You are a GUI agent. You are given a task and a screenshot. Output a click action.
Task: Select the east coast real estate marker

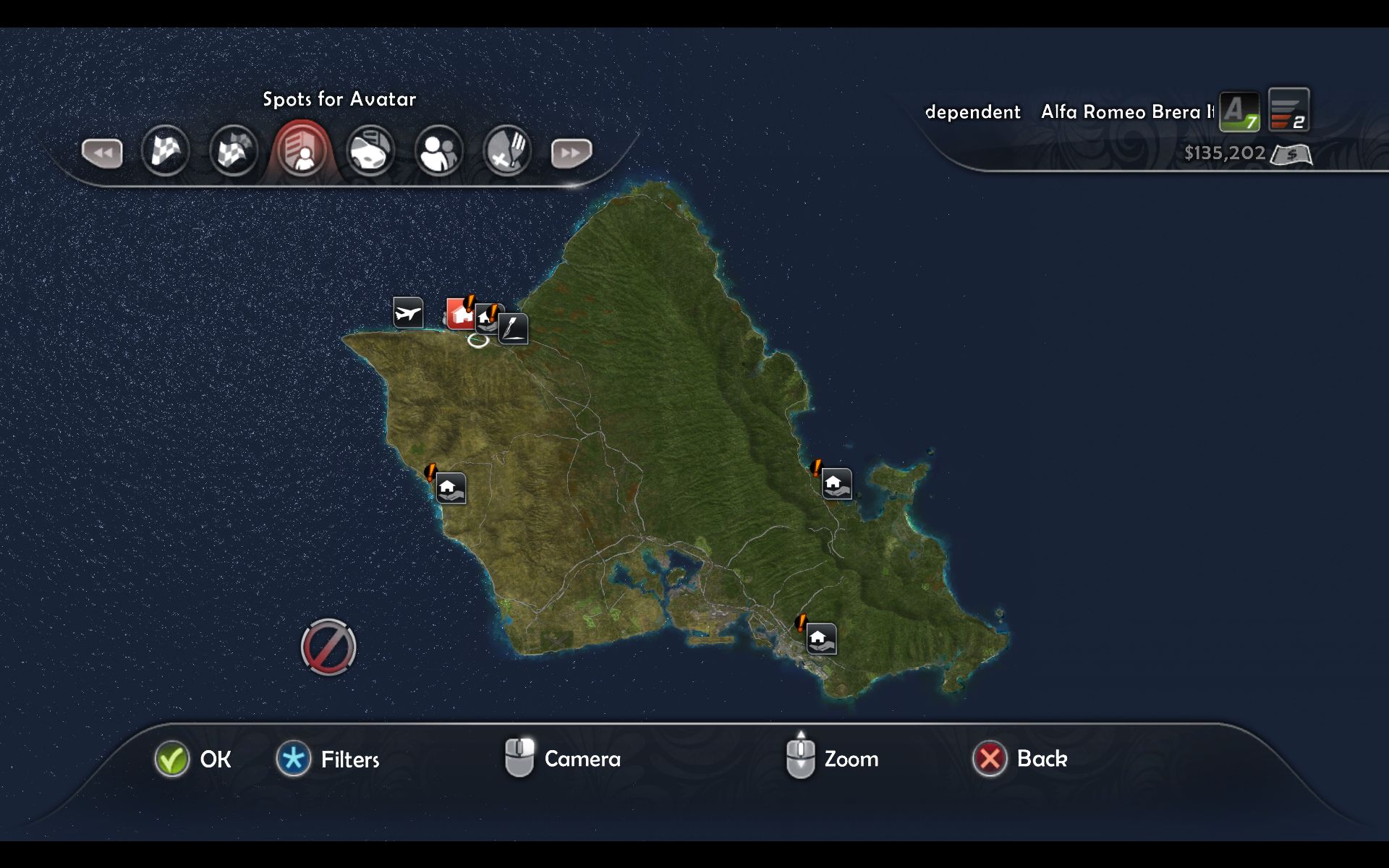click(x=836, y=483)
